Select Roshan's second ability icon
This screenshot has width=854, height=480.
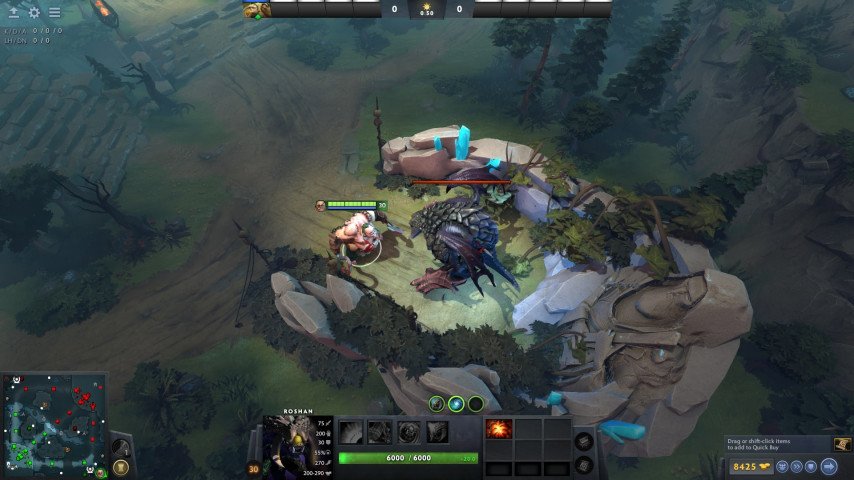point(379,432)
